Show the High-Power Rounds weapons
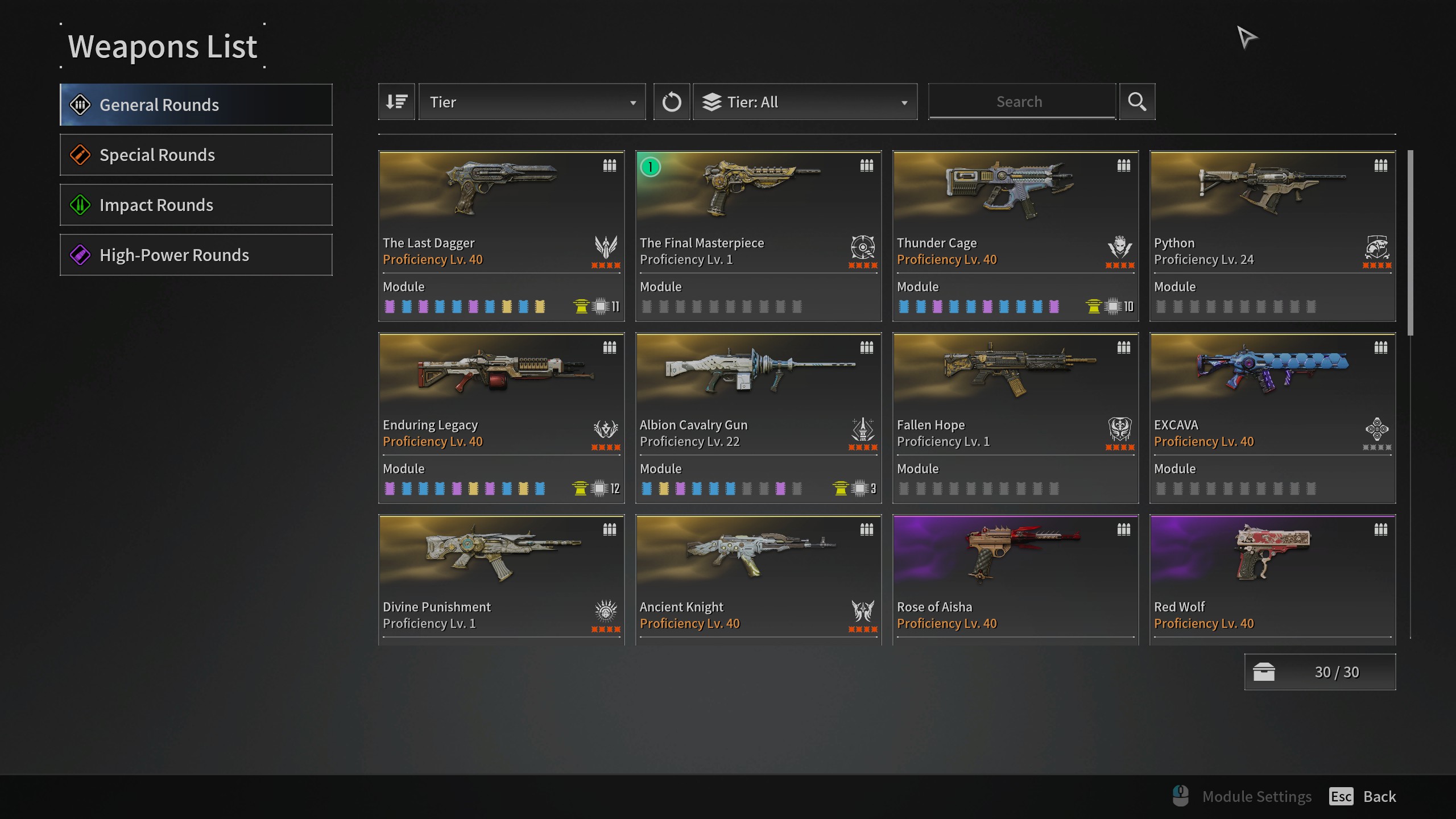Viewport: 1456px width, 819px height. [196, 255]
